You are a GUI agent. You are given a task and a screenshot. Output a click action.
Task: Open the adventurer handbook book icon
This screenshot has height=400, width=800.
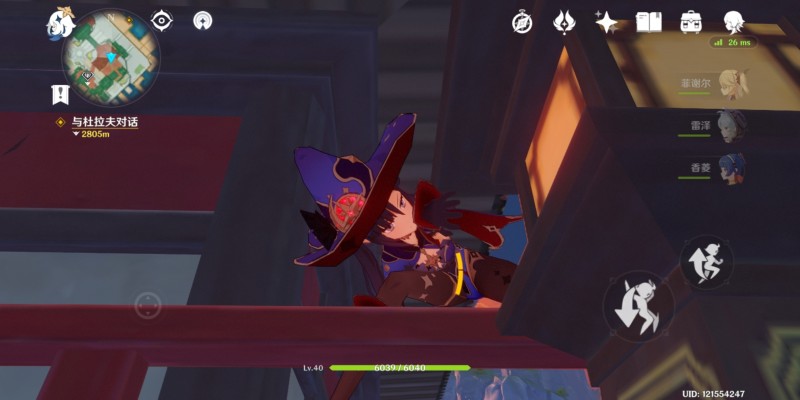tap(649, 22)
